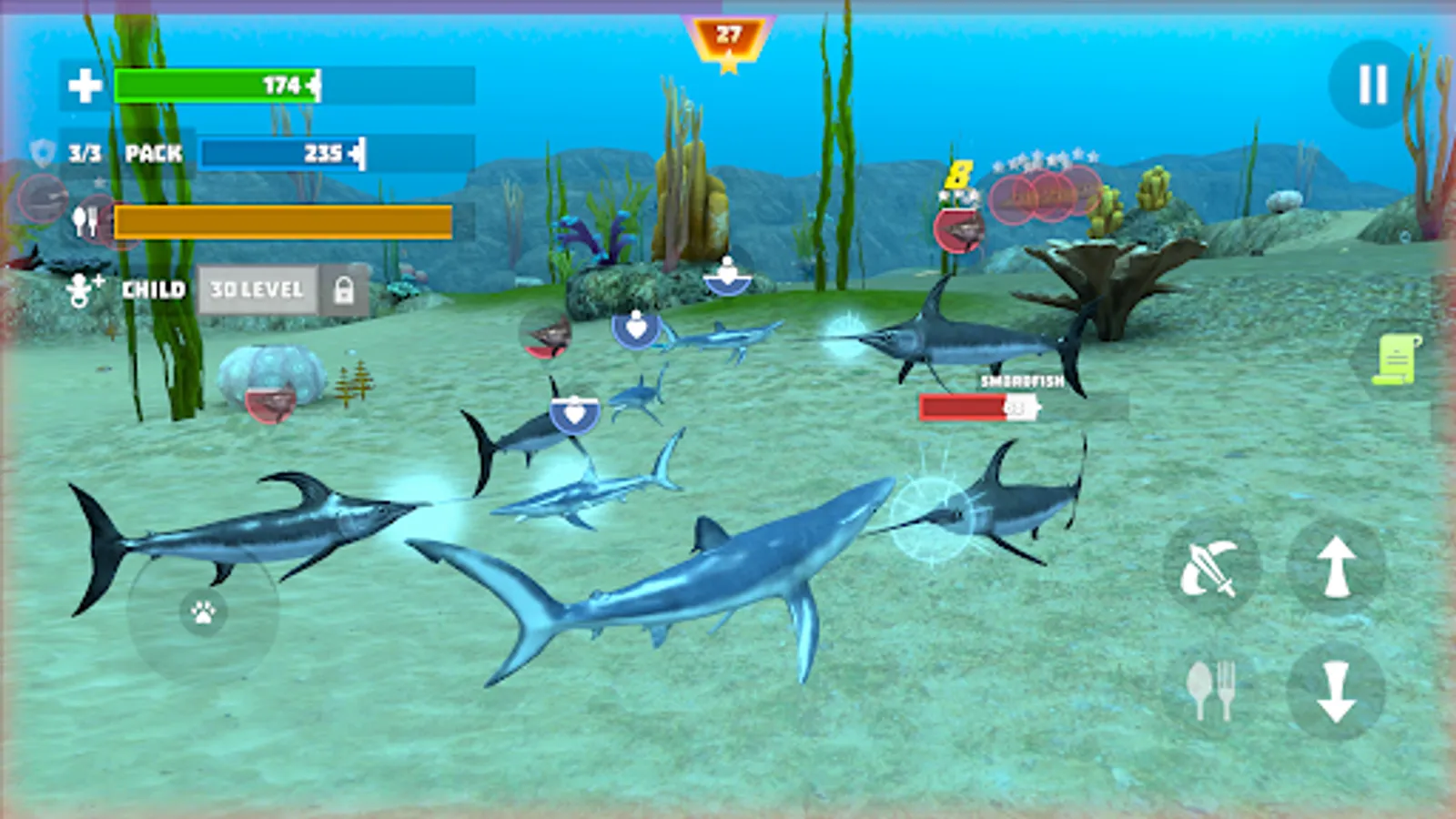Tap the blue PACK bar showing 235
This screenshot has width=1456, height=819.
tap(282, 153)
